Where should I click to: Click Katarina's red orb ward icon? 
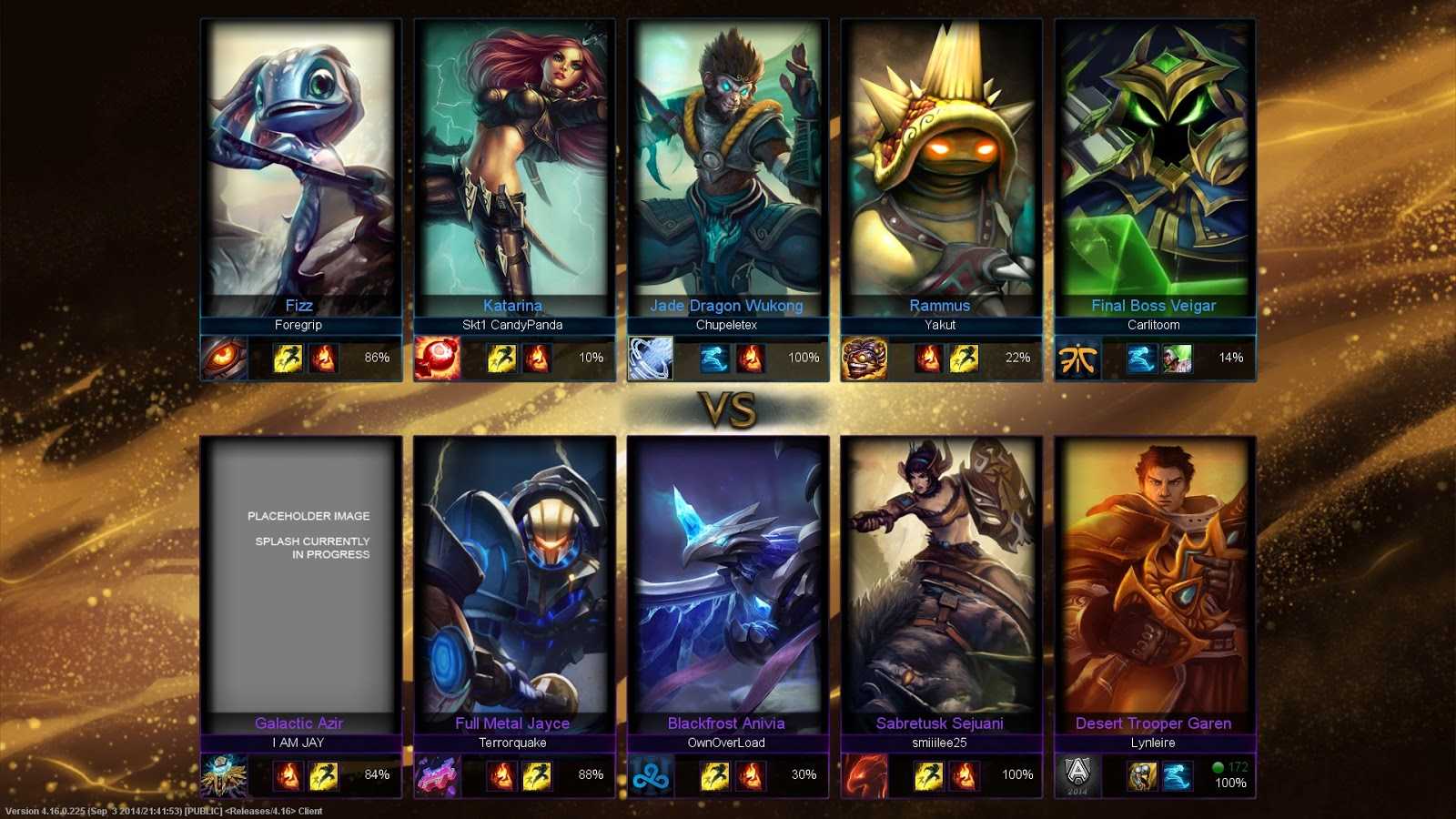435,358
